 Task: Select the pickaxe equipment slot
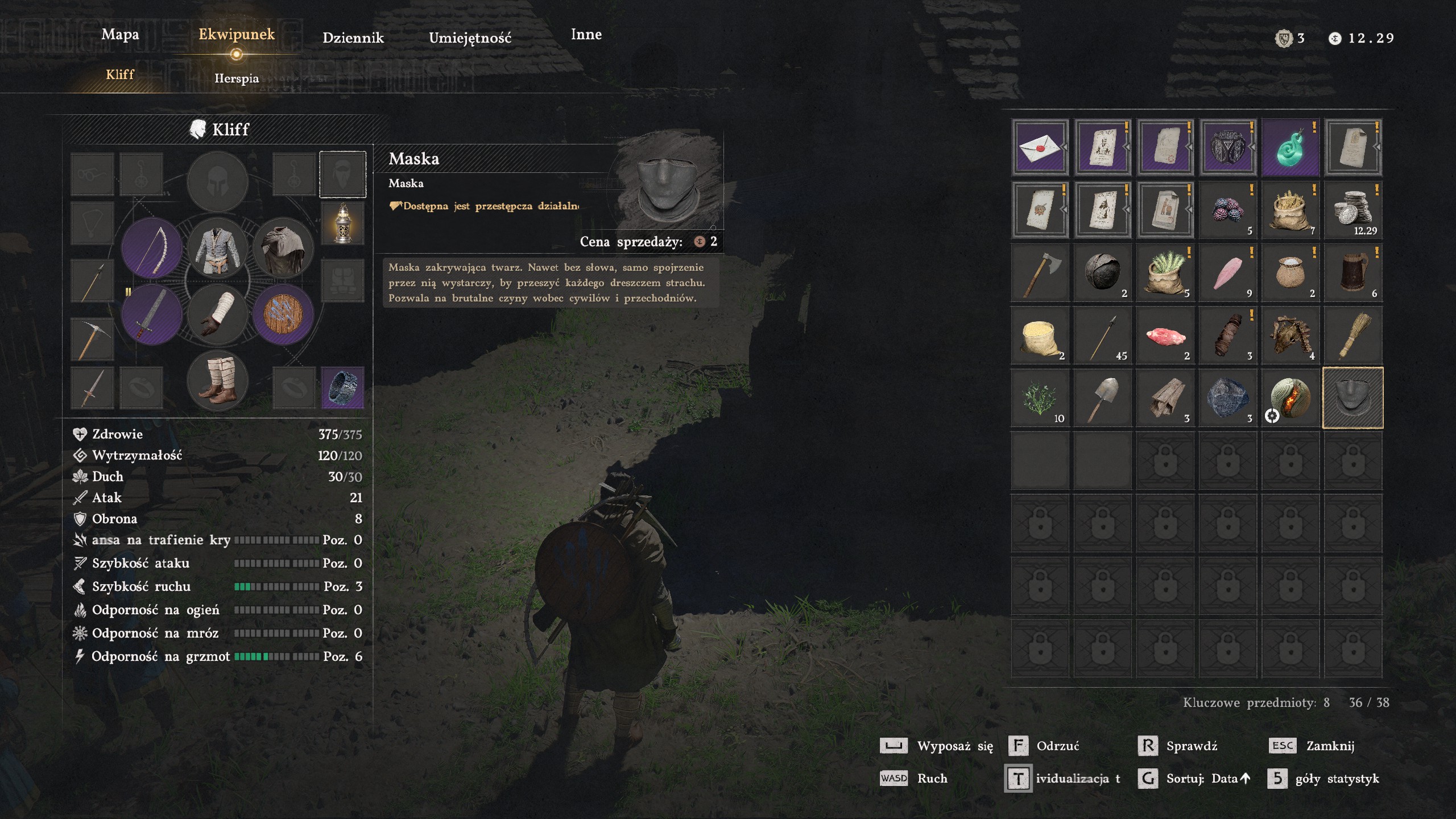pos(92,338)
